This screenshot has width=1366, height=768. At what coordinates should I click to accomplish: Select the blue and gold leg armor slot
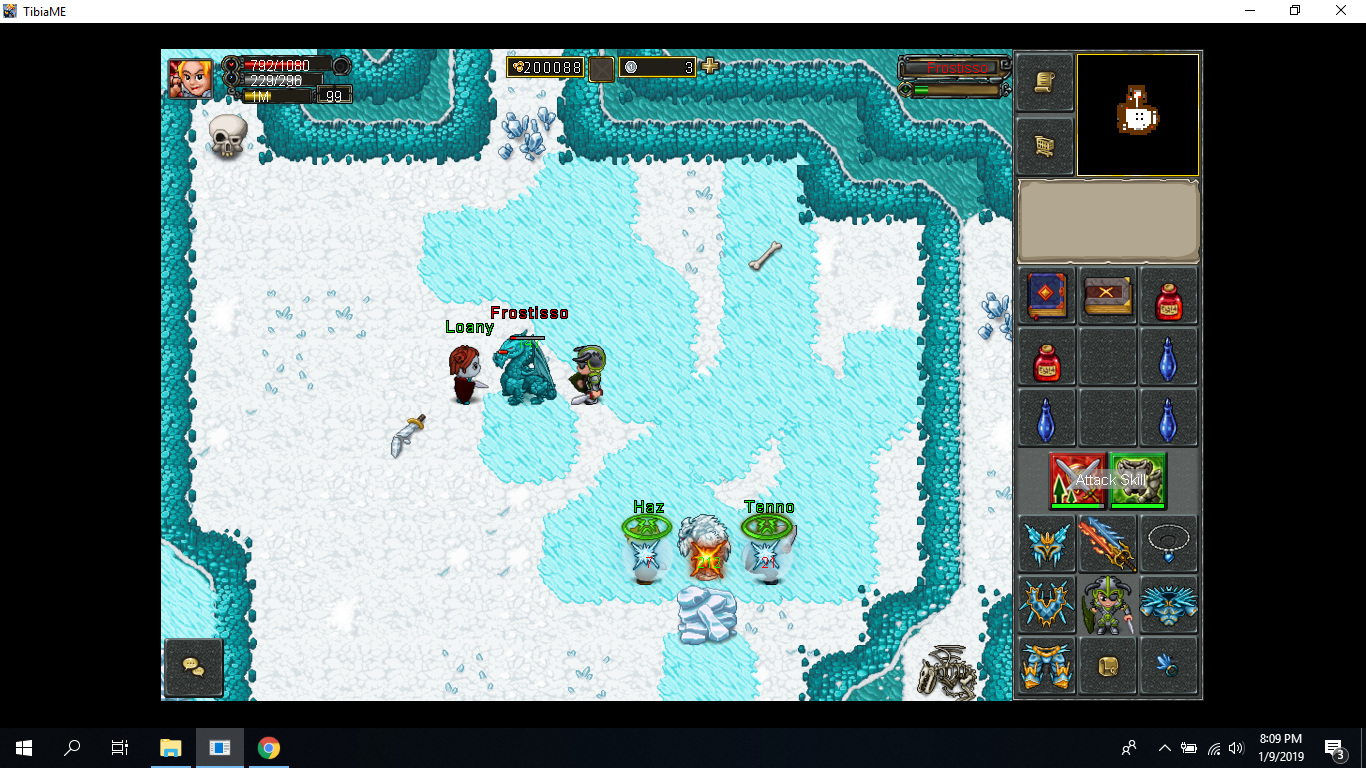(x=1047, y=666)
